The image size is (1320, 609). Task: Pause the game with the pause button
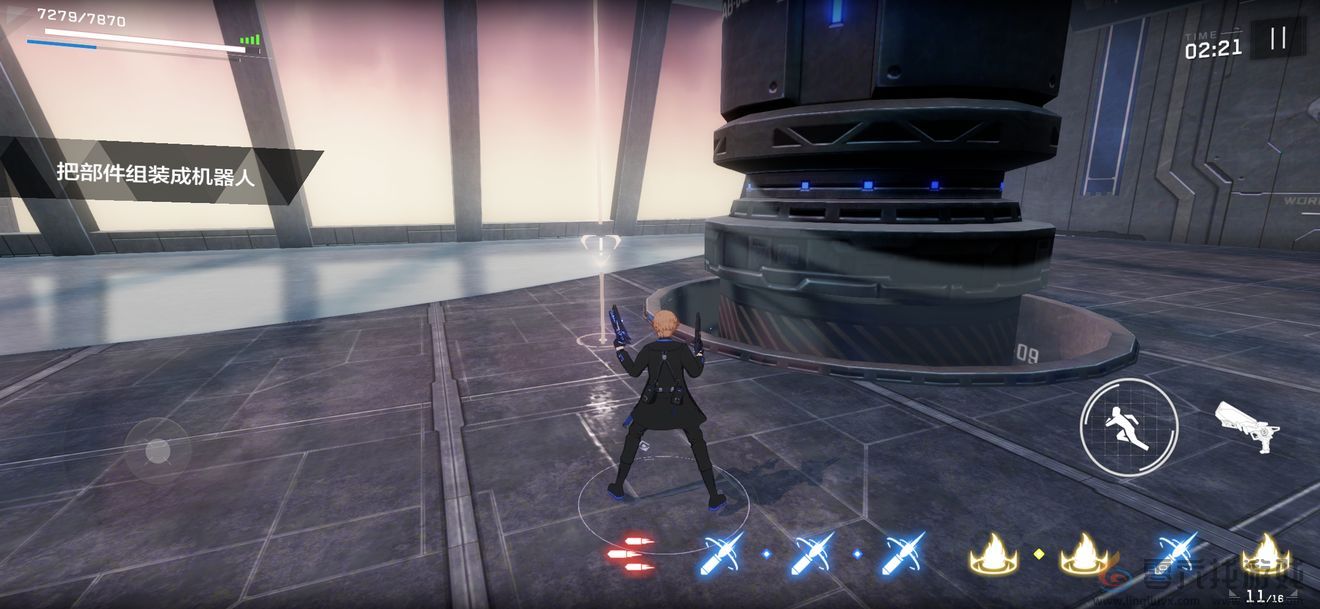(x=1277, y=39)
